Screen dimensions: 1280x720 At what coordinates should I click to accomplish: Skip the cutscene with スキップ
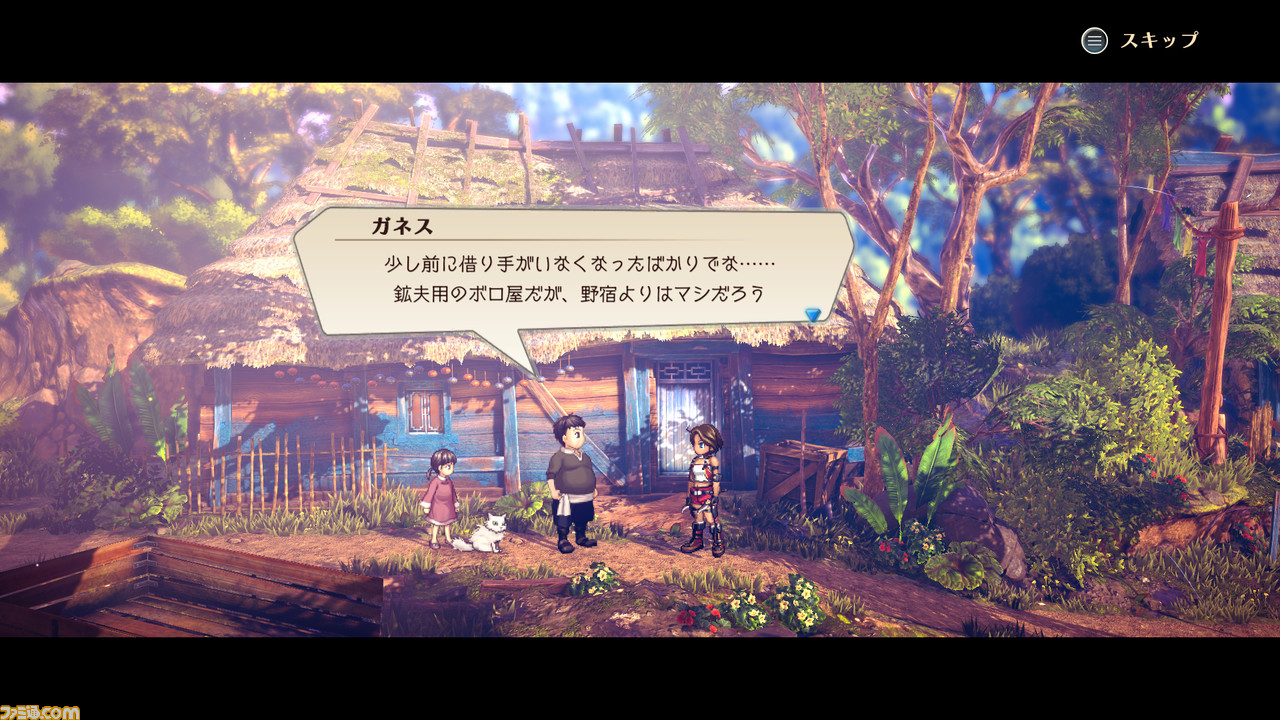pyautogui.click(x=1139, y=41)
